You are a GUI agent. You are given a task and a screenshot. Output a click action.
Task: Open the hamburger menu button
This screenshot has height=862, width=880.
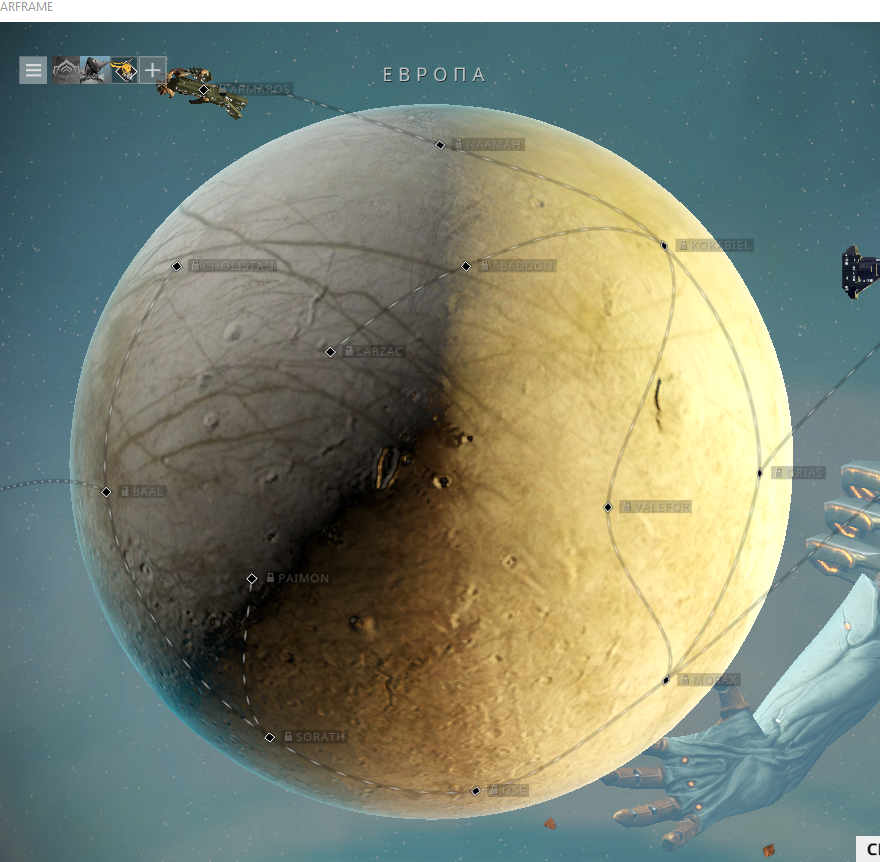point(33,70)
